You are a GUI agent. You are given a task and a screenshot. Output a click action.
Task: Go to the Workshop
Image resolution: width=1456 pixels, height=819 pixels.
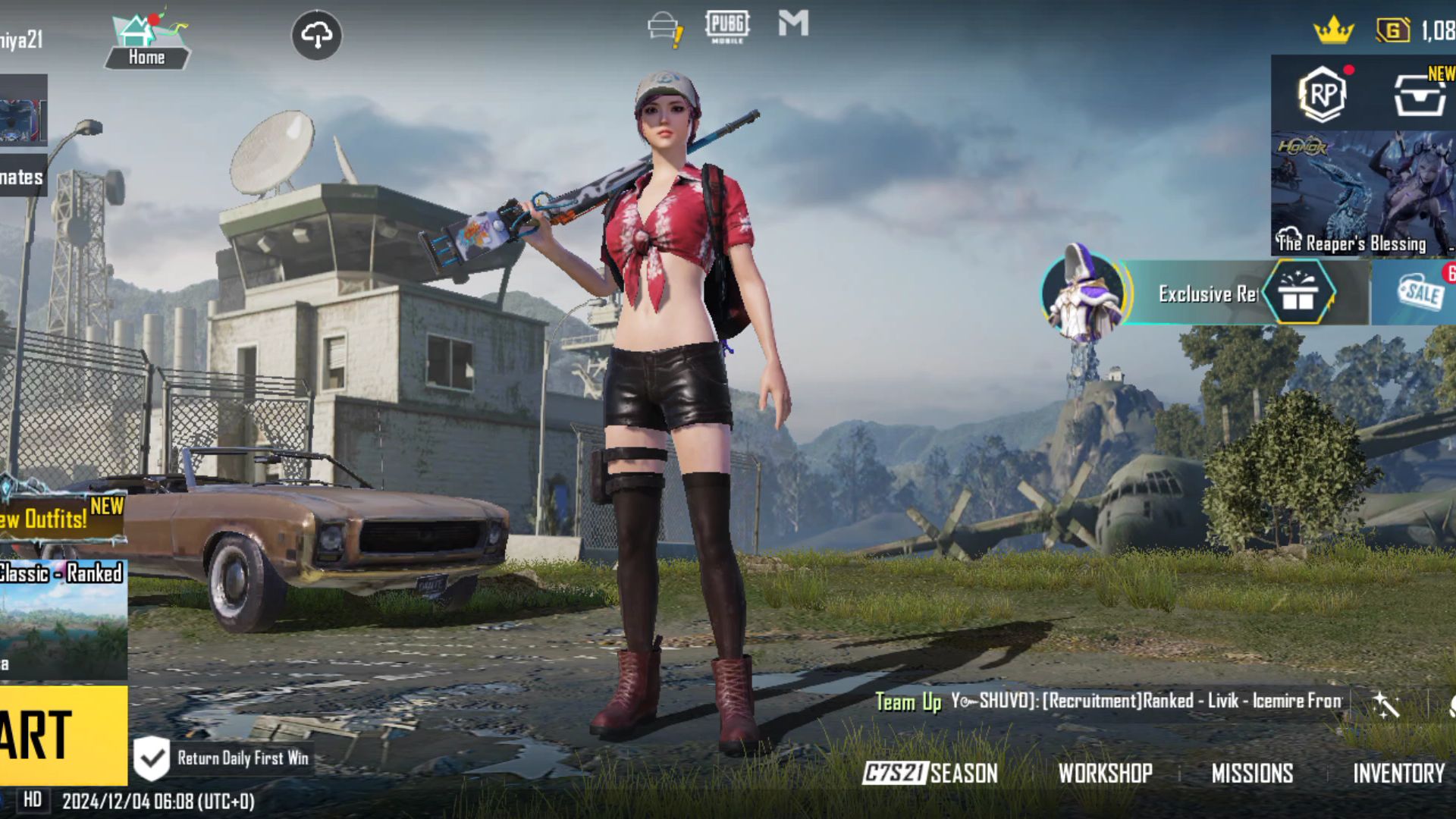(x=1105, y=773)
